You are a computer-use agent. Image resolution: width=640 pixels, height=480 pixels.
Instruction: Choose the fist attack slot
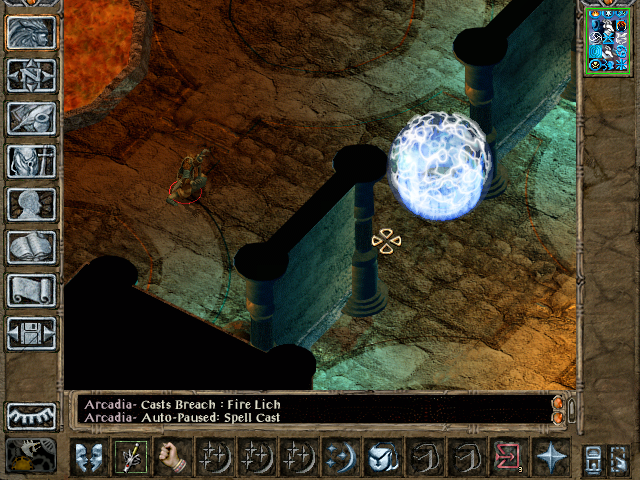(172, 457)
